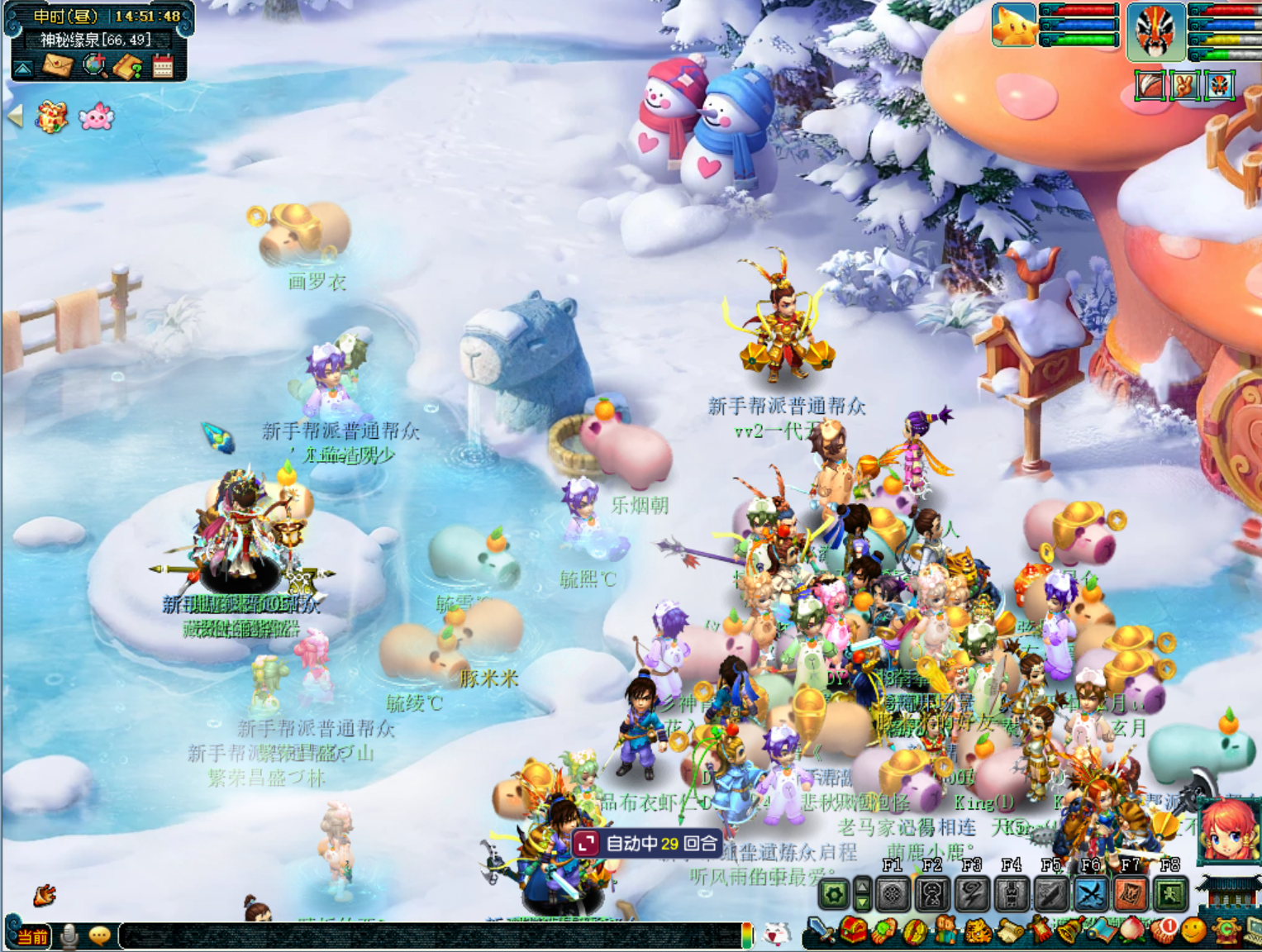This screenshot has height=952, width=1262.
Task: Activate the F7 orange skill slot
Action: 1131,894
